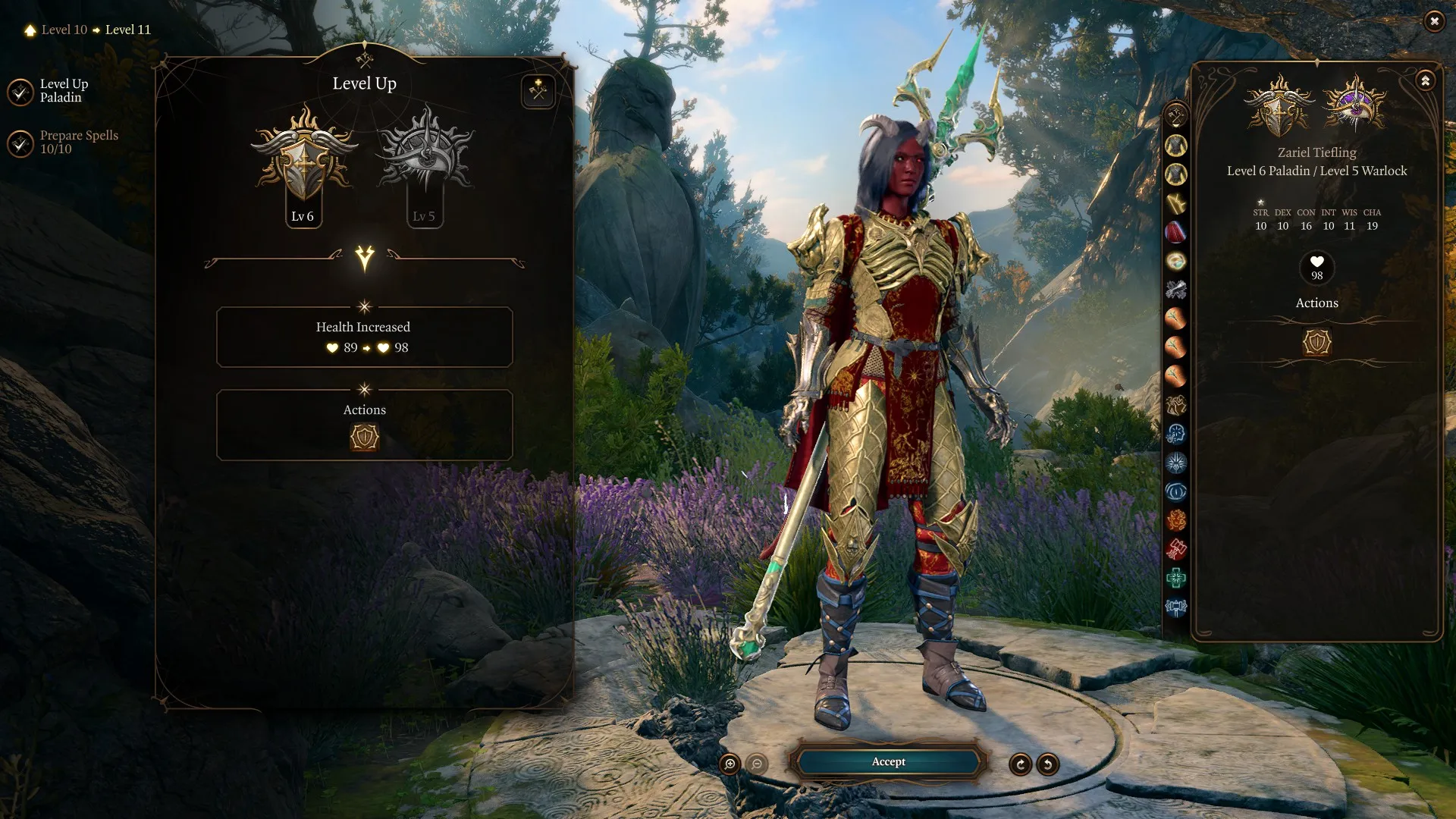Open the Actions shield icon in Level Up panel

(x=364, y=438)
